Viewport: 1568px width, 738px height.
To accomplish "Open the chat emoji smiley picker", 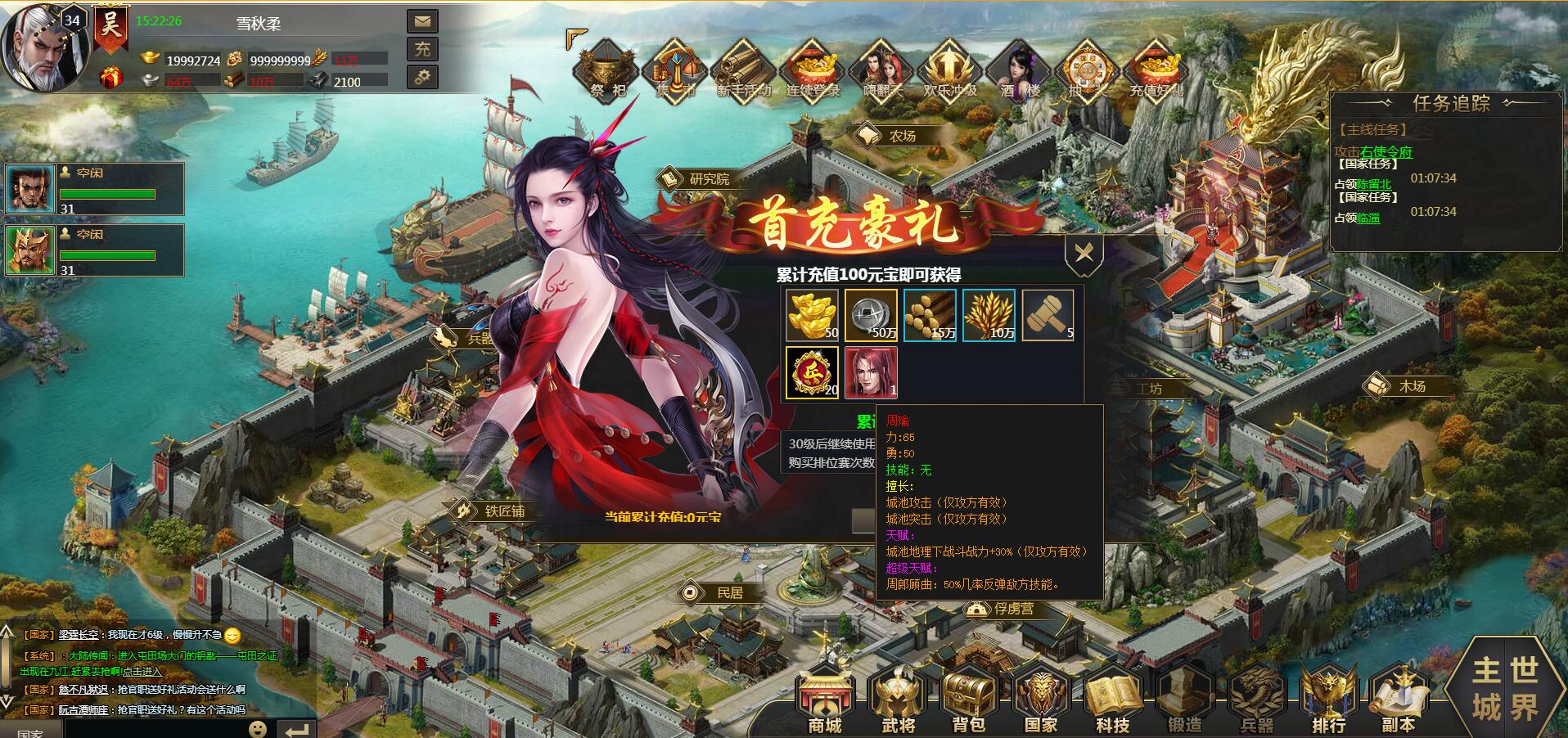I will (x=258, y=728).
